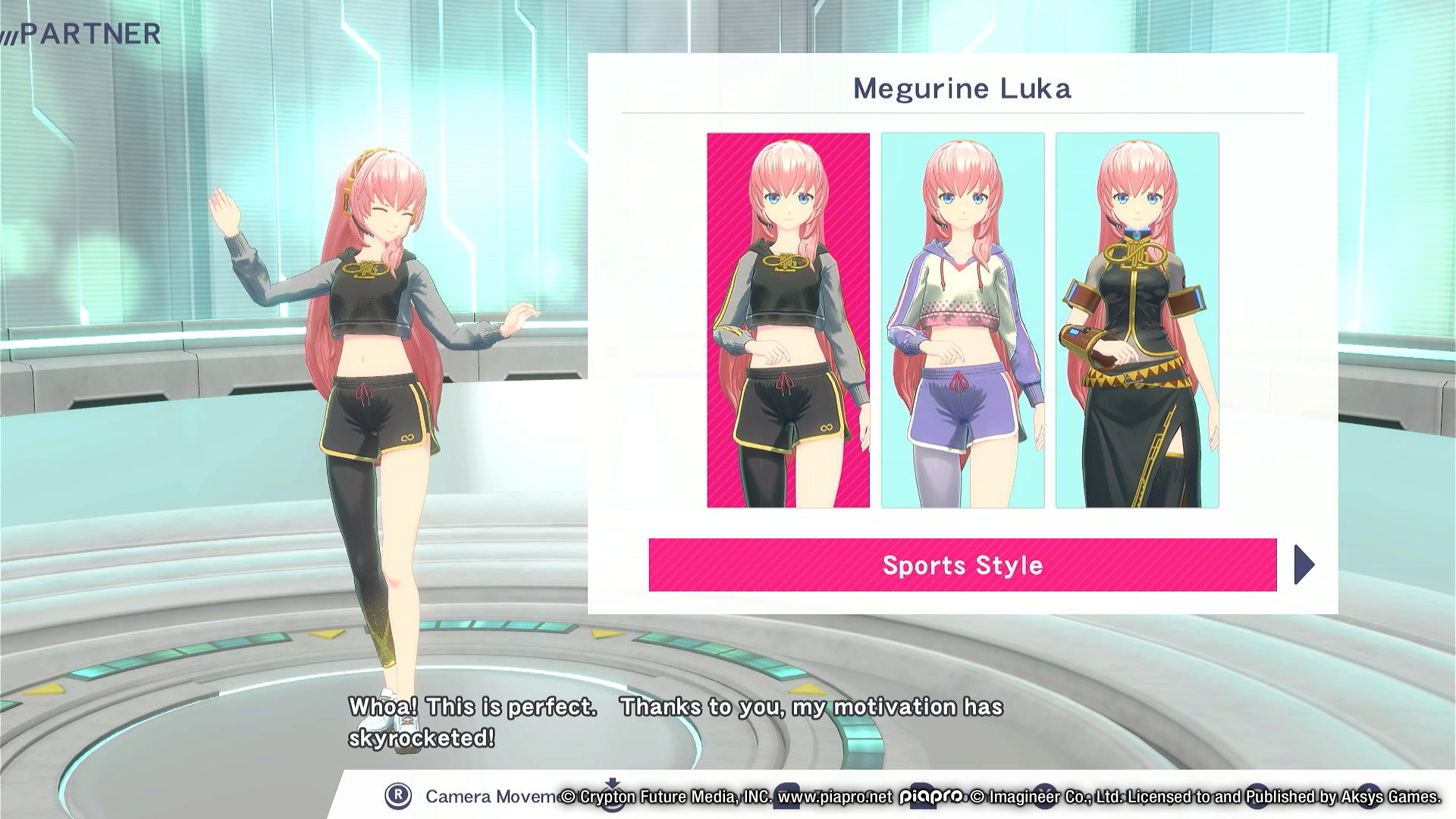This screenshot has width=1456, height=819.
Task: Click the arrow to view the next style
Action: pos(1306,565)
